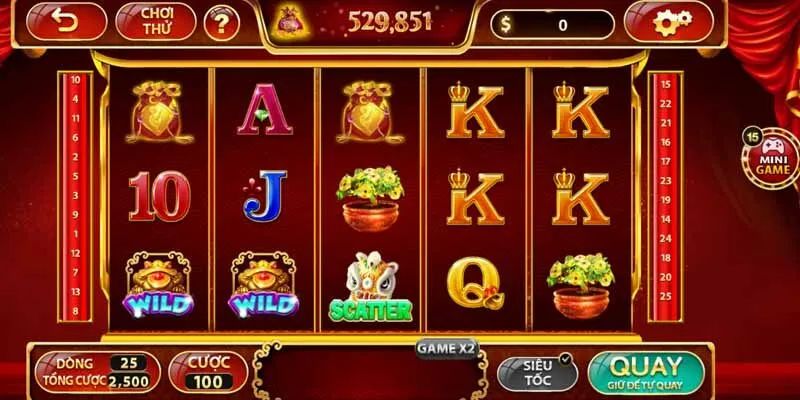Screen dimensions: 800x400
Task: Open the Mini Game icon
Action: pos(773,156)
